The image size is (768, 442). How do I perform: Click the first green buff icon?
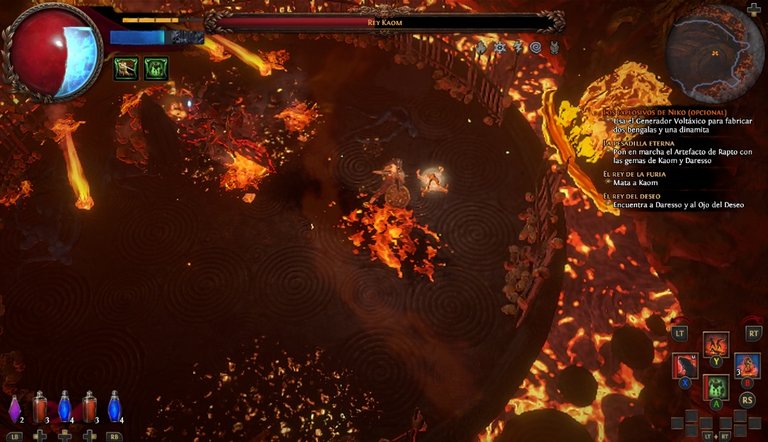pos(126,68)
